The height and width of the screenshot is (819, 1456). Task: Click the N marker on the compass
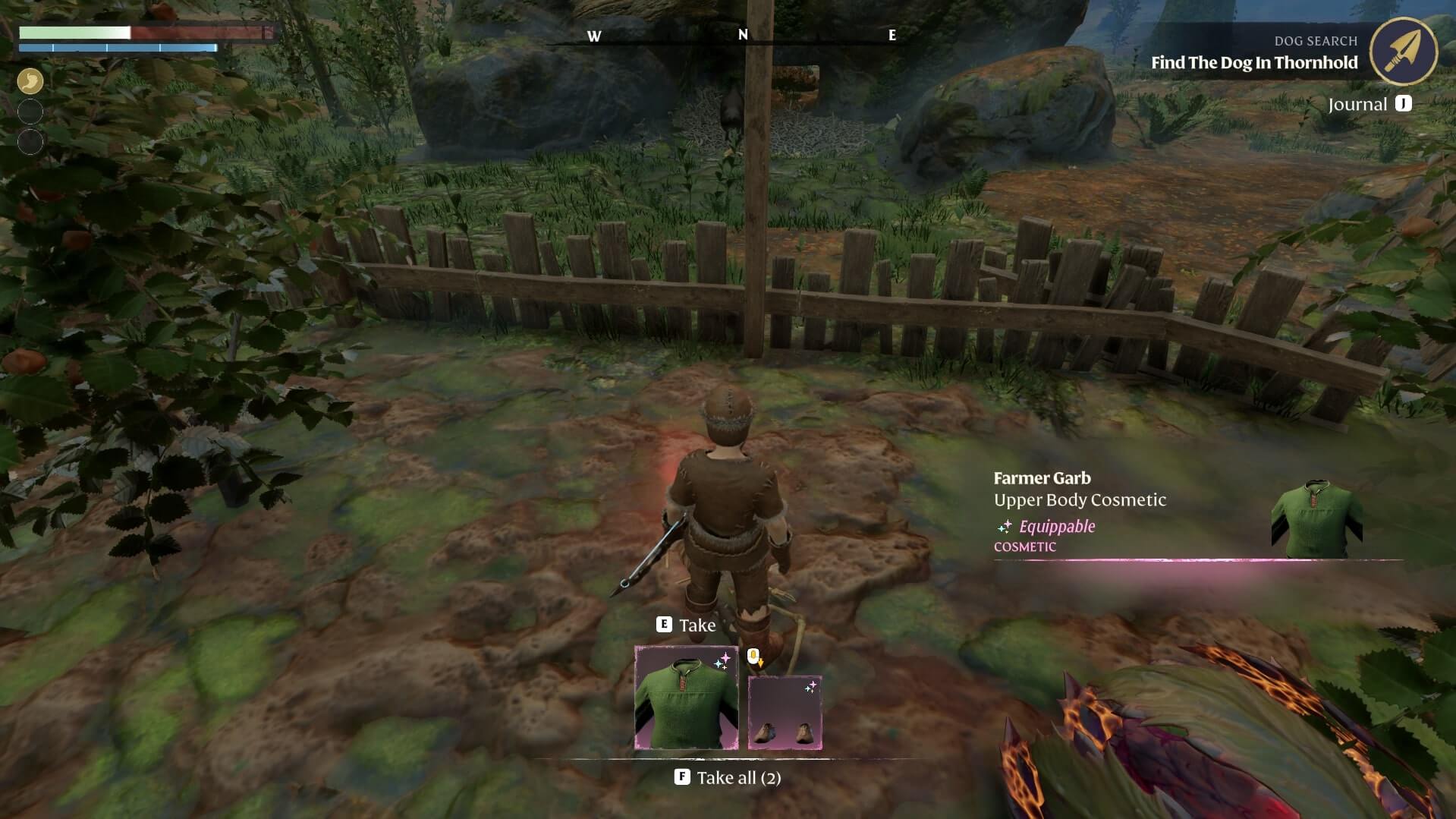click(744, 35)
